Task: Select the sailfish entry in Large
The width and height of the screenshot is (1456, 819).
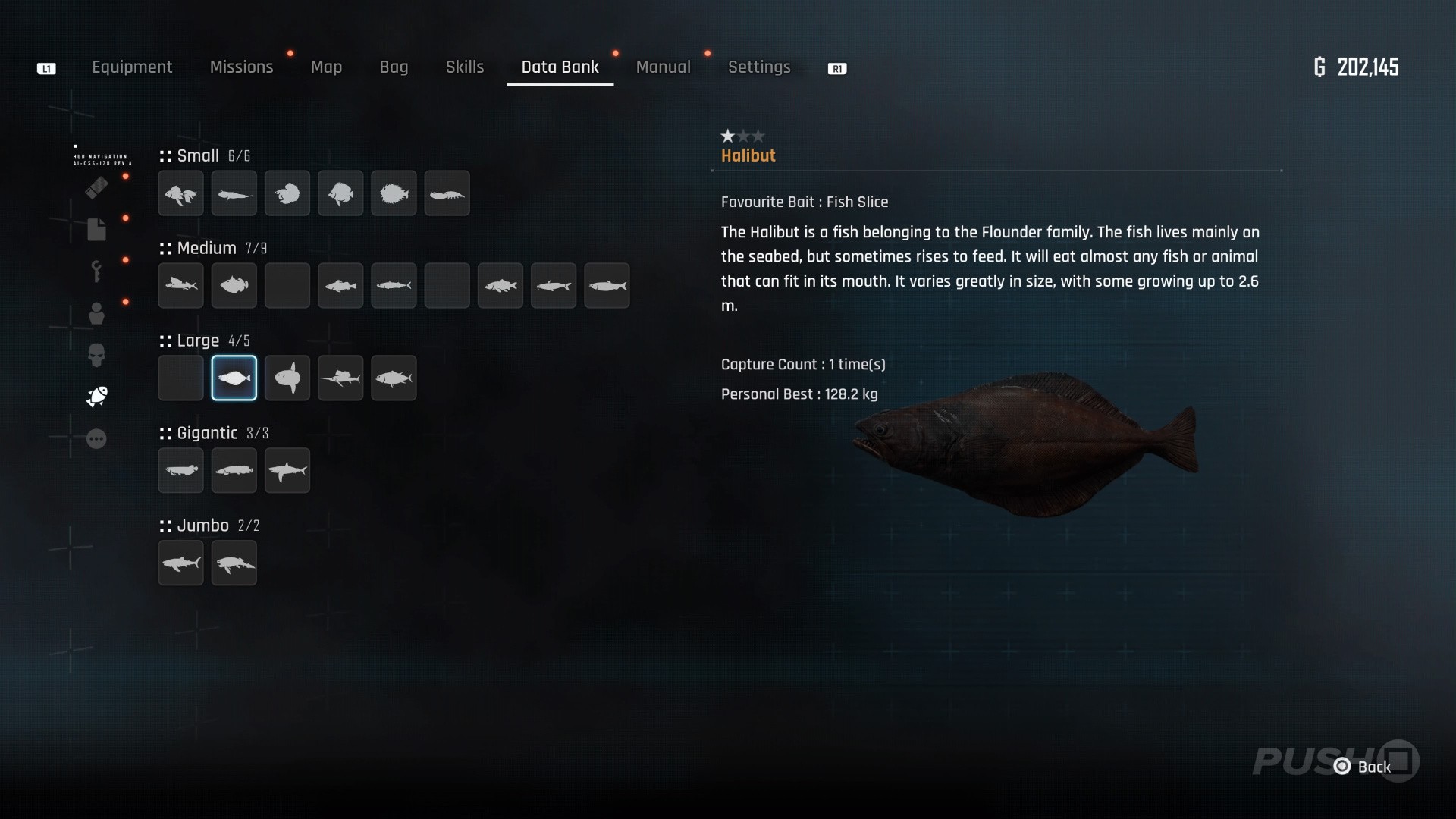Action: click(x=340, y=378)
